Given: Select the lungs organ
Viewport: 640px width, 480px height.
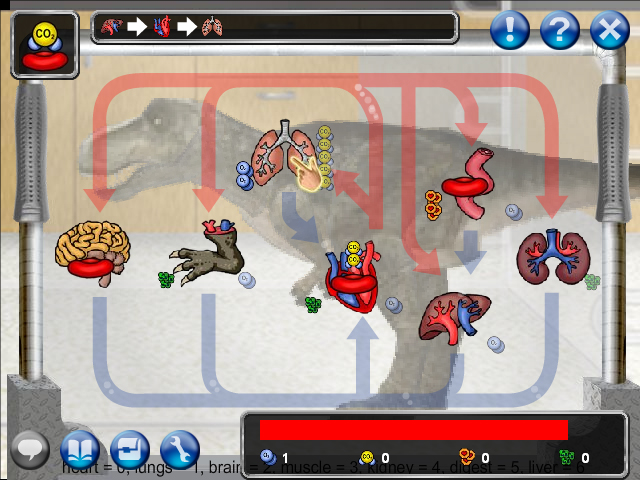Looking at the screenshot, I should [289, 155].
